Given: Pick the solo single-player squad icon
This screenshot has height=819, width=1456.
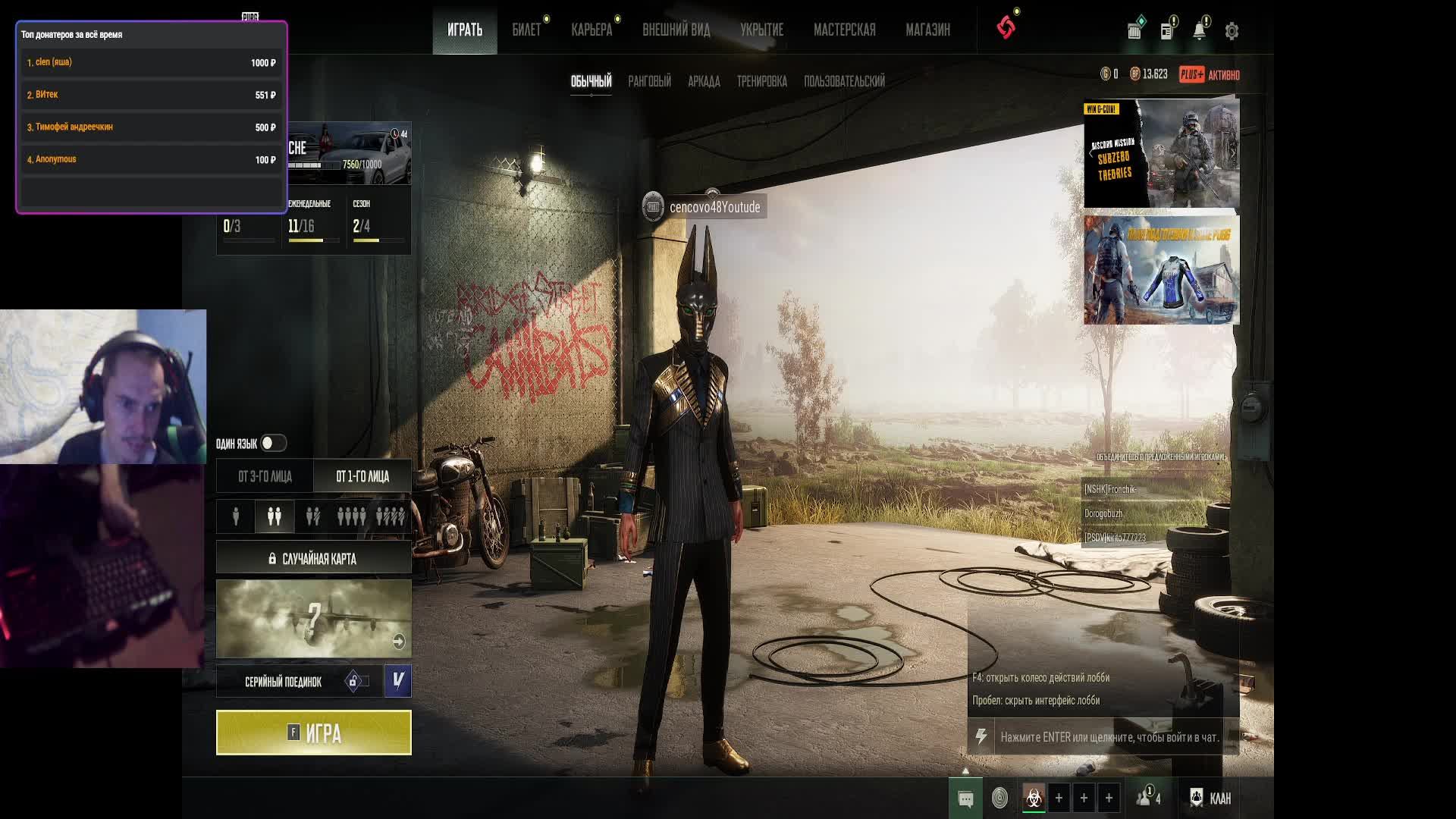Looking at the screenshot, I should point(236,516).
